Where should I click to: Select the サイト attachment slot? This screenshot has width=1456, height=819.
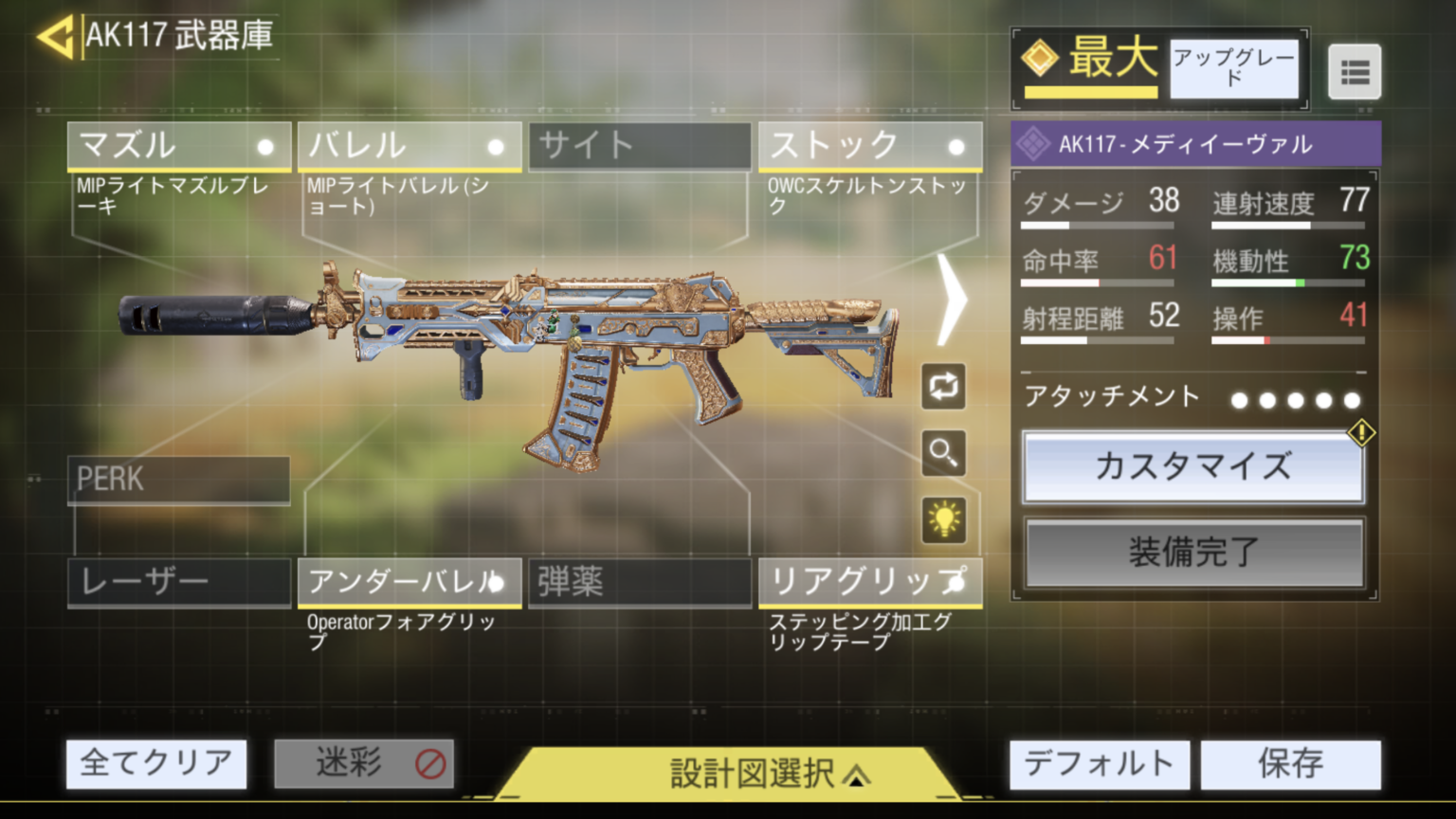click(x=639, y=146)
